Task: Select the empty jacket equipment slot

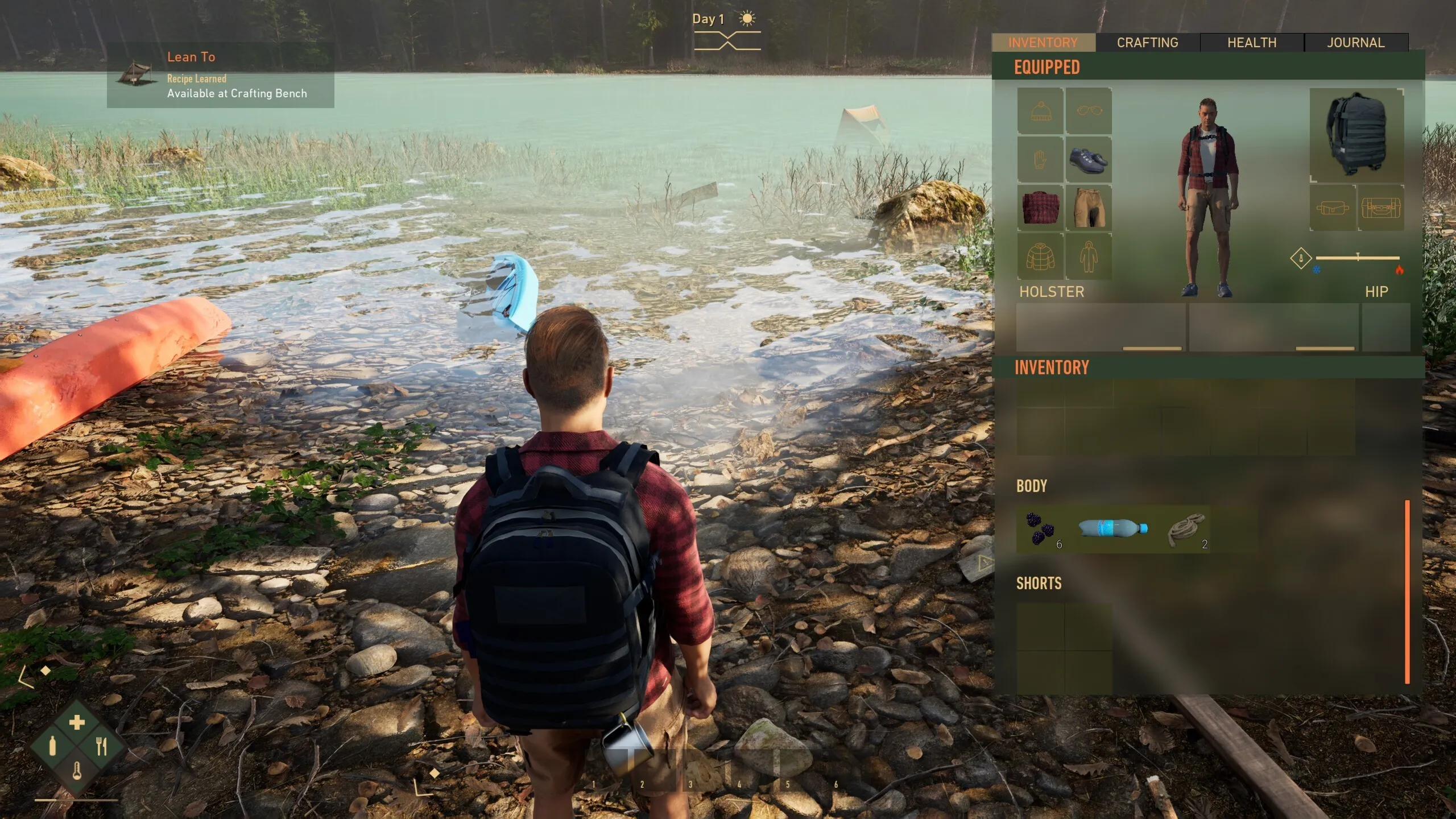Action: point(1040,257)
